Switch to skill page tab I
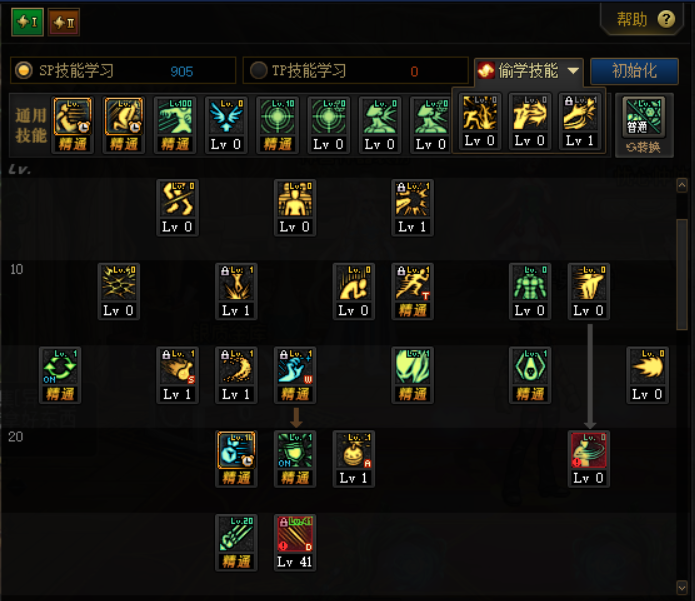 [x=27, y=21]
